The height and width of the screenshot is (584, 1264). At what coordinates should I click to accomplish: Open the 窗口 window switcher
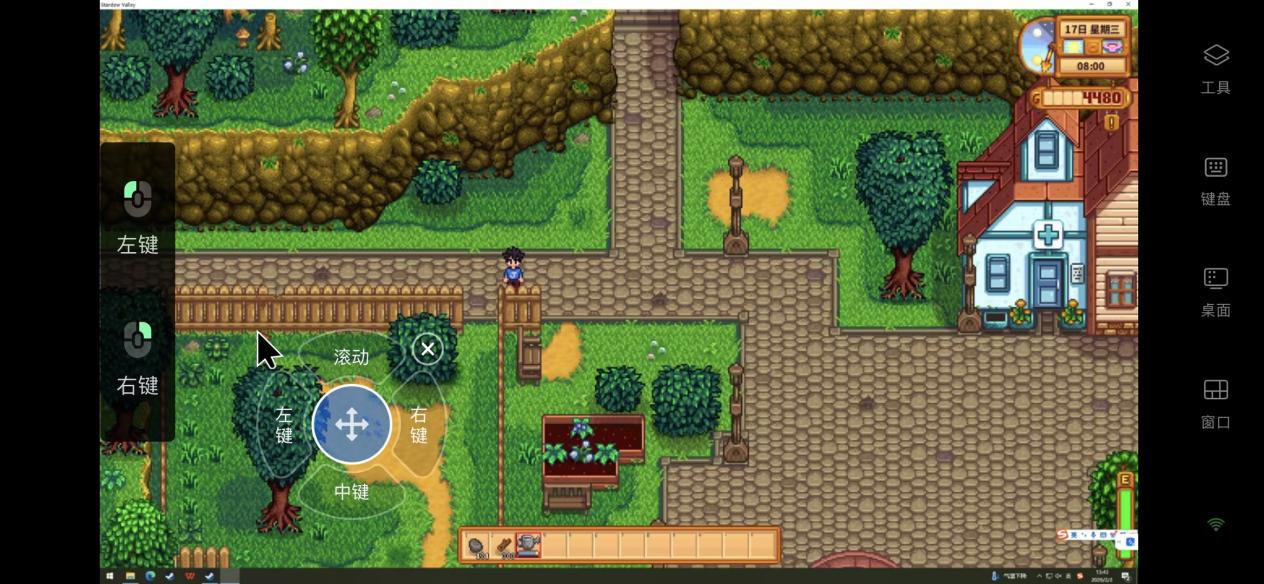[1215, 404]
